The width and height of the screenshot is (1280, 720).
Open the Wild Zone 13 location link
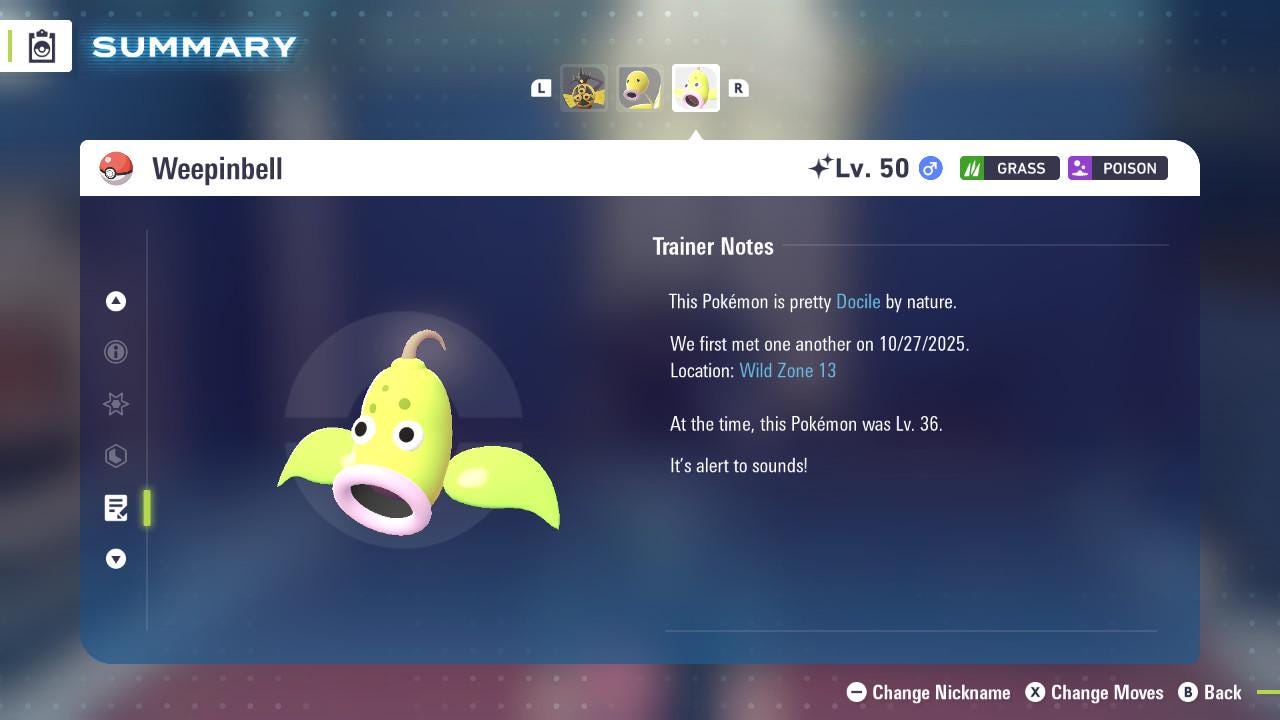(788, 370)
